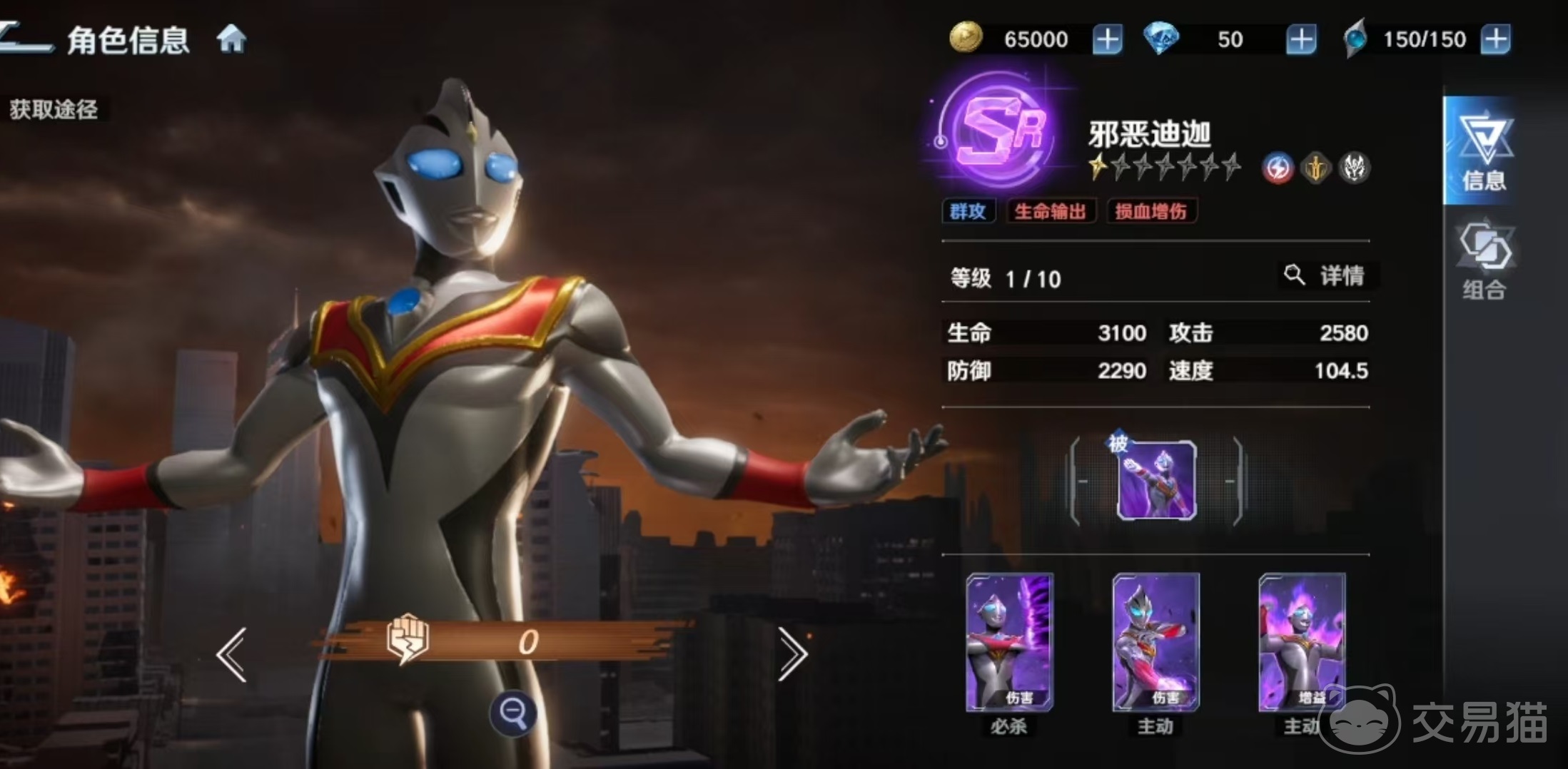Click the 生命输出 tag
The image size is (1568, 769).
tap(1050, 211)
